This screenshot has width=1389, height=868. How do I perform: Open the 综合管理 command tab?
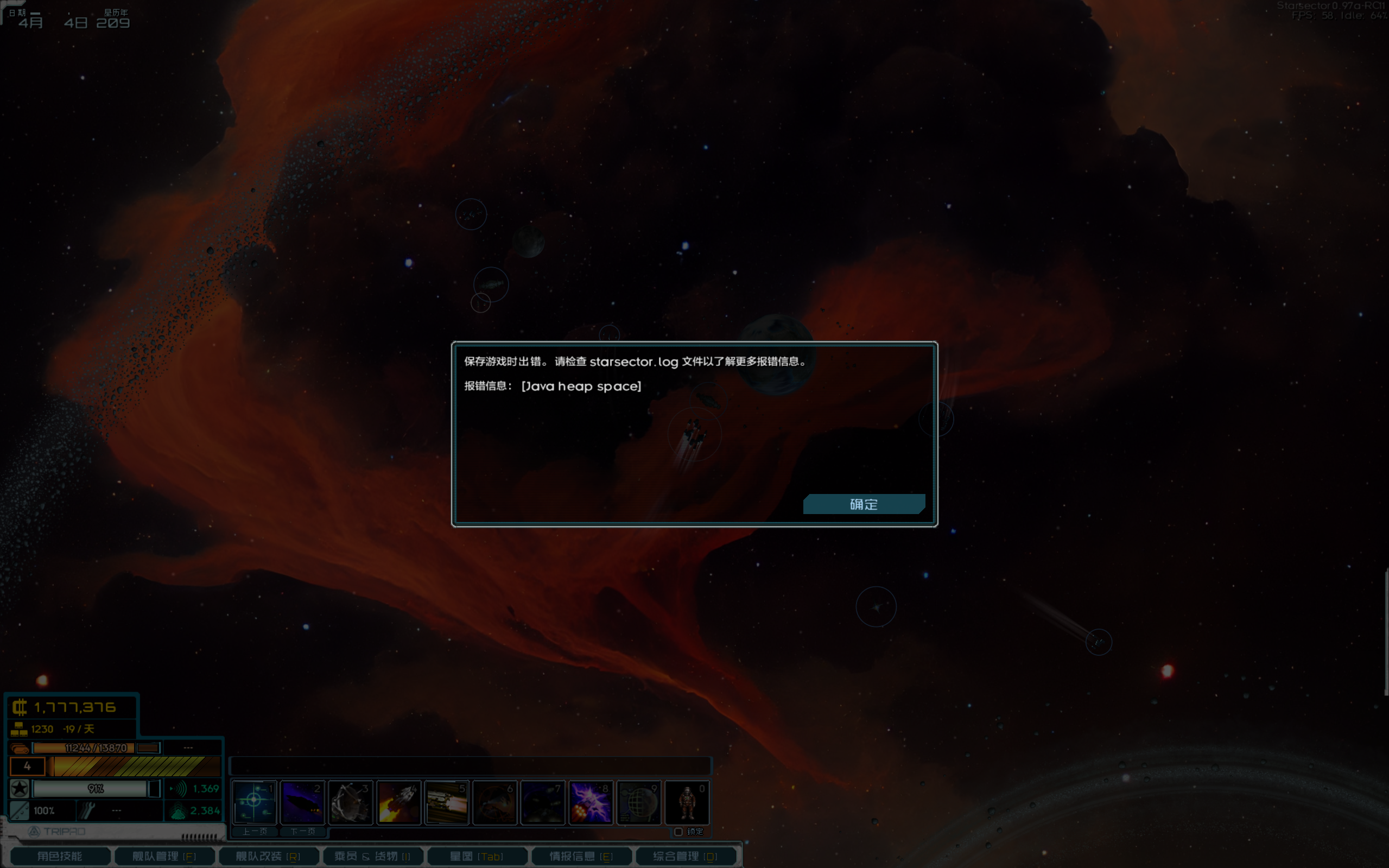click(x=686, y=856)
